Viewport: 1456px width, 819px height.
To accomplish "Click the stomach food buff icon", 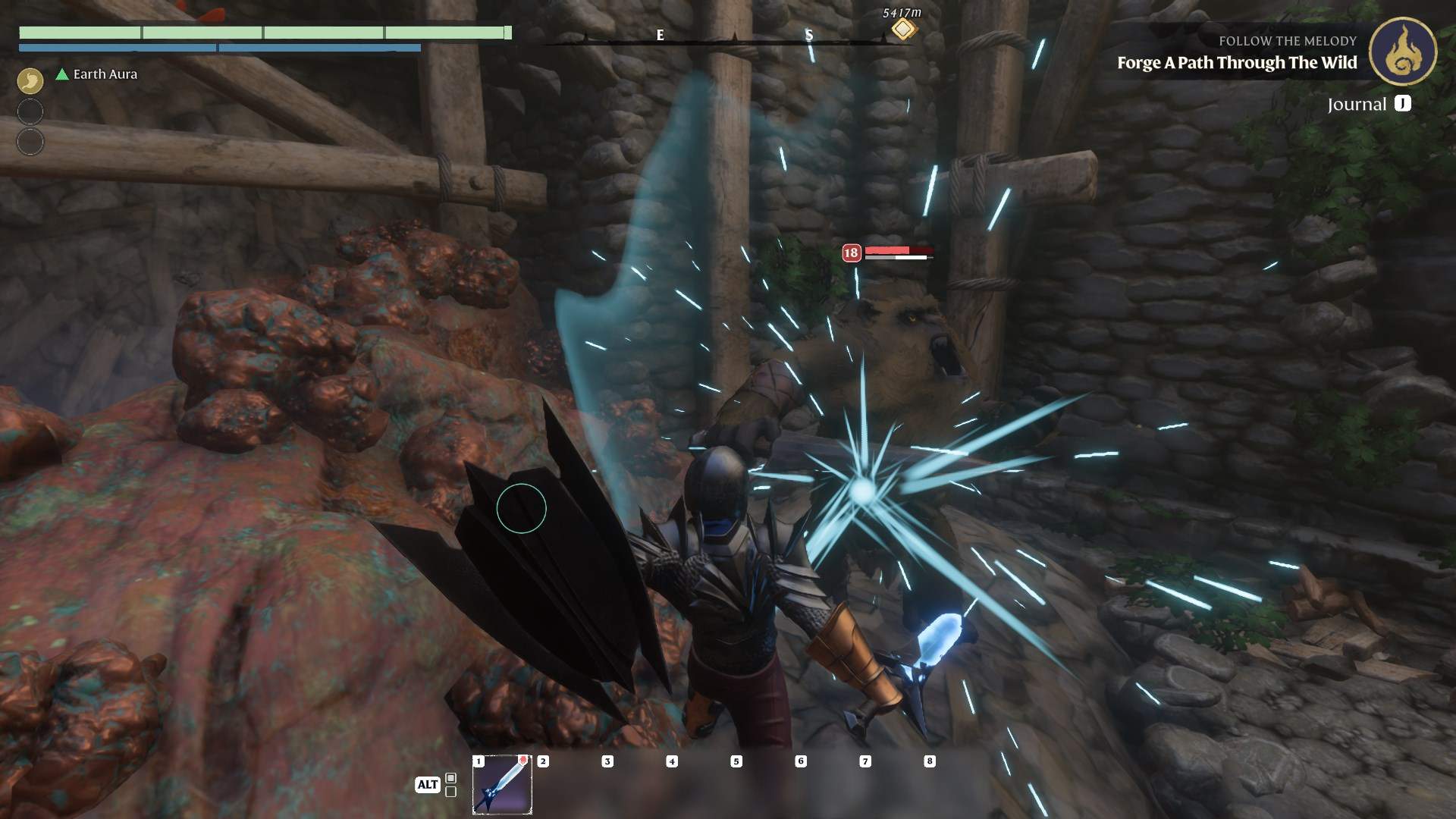I will [x=30, y=80].
